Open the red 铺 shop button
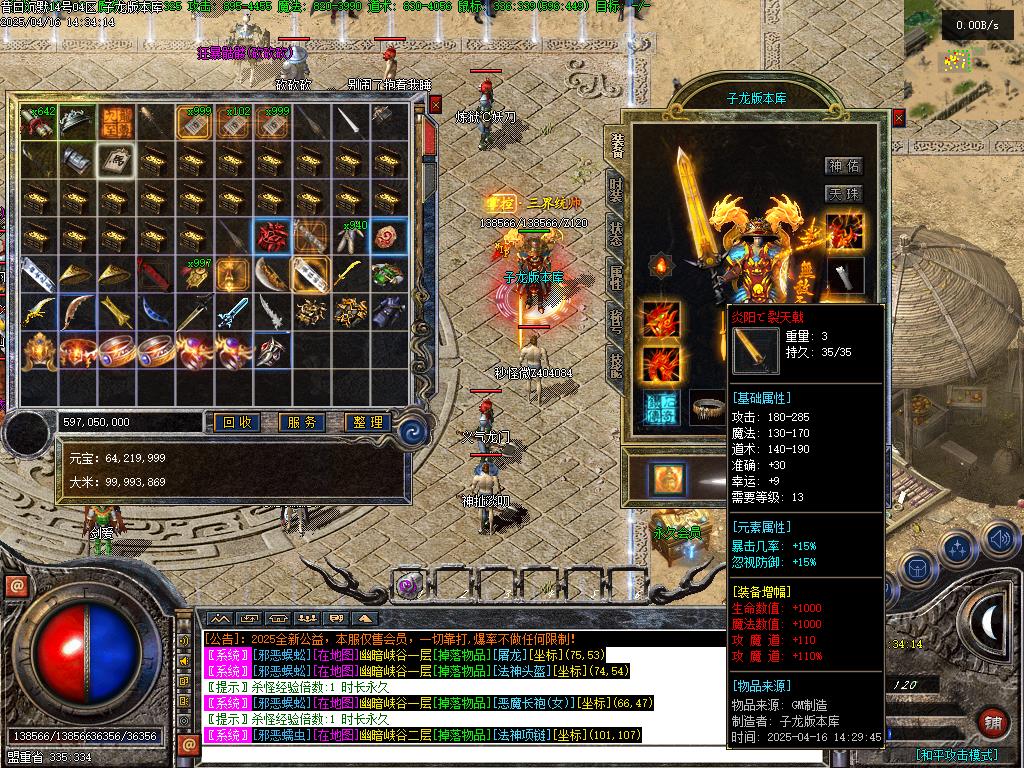 pos(992,722)
